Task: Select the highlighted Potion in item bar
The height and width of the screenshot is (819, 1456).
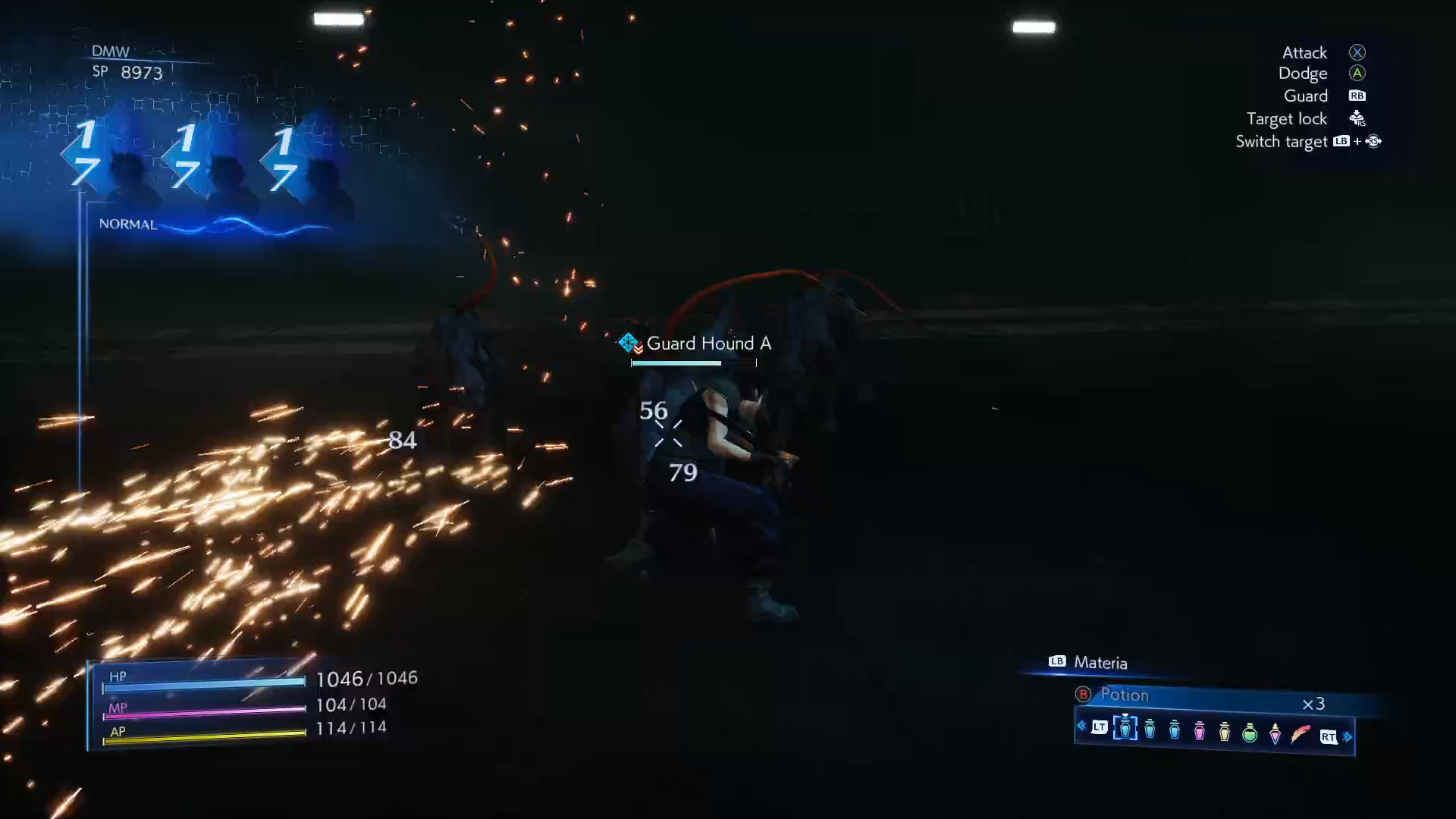Action: [x=1125, y=728]
